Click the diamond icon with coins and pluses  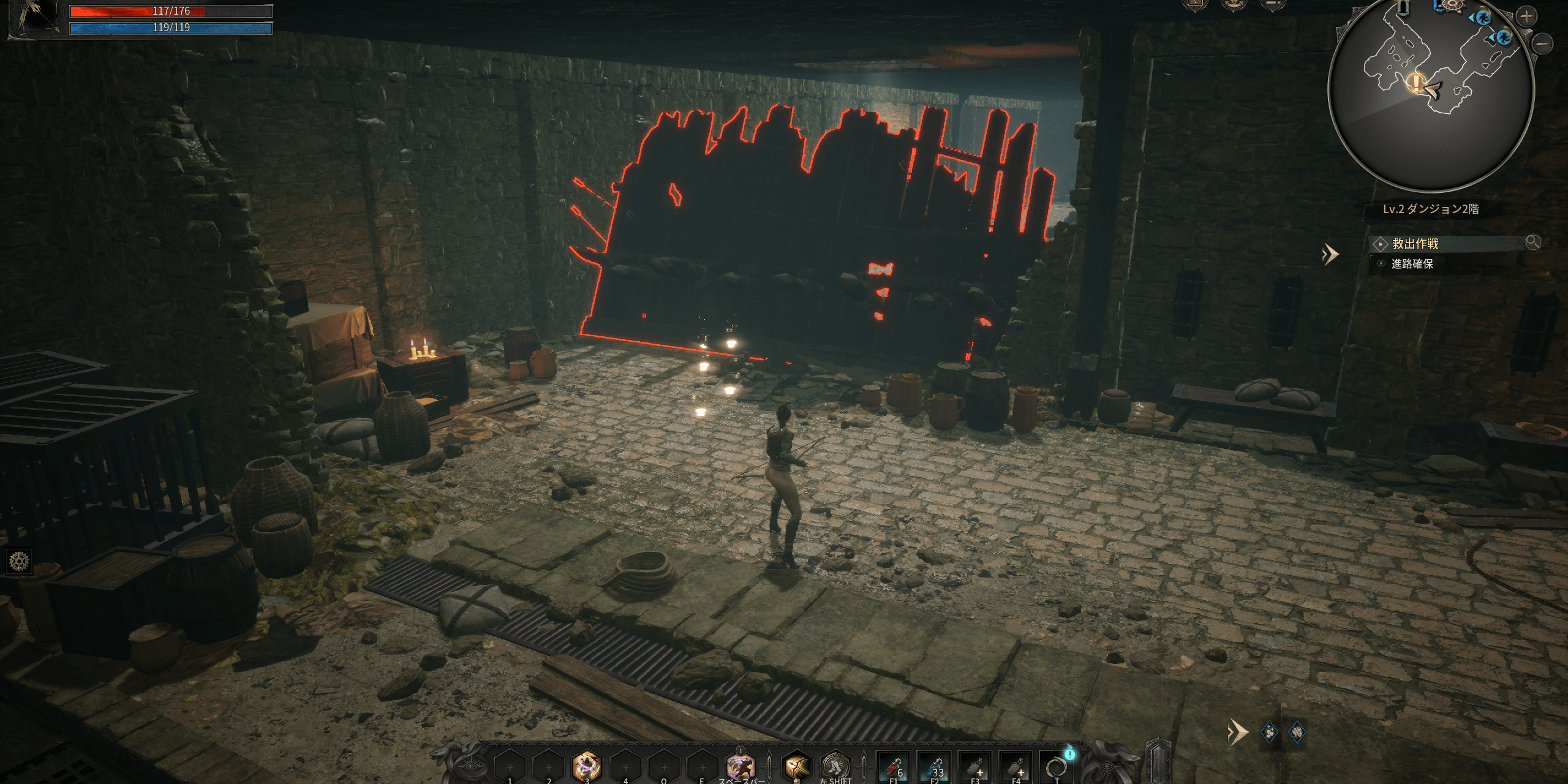1269,732
